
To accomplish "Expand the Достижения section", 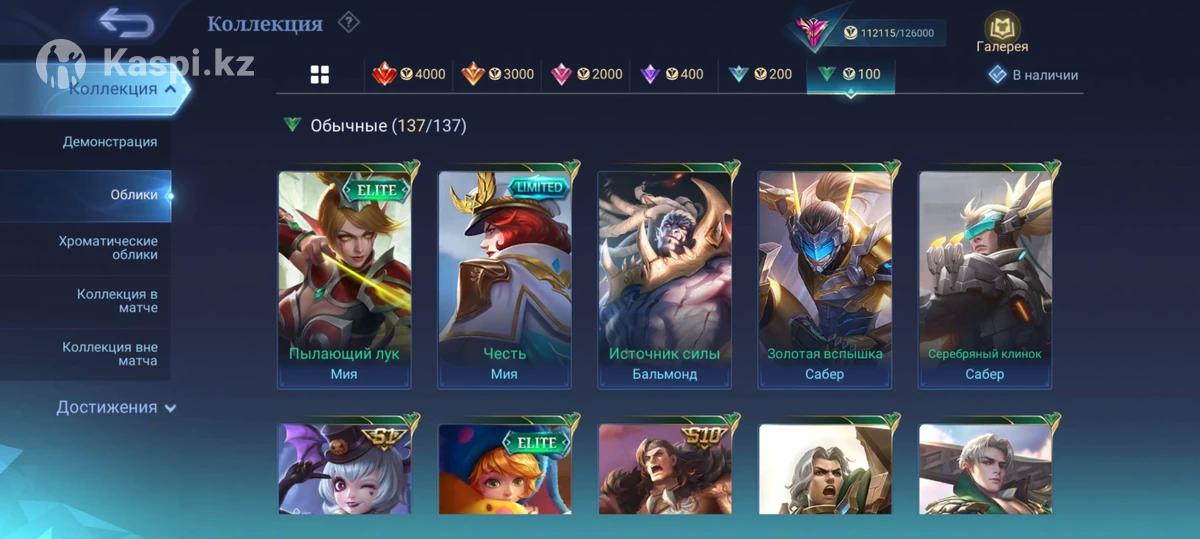I will 116,407.
